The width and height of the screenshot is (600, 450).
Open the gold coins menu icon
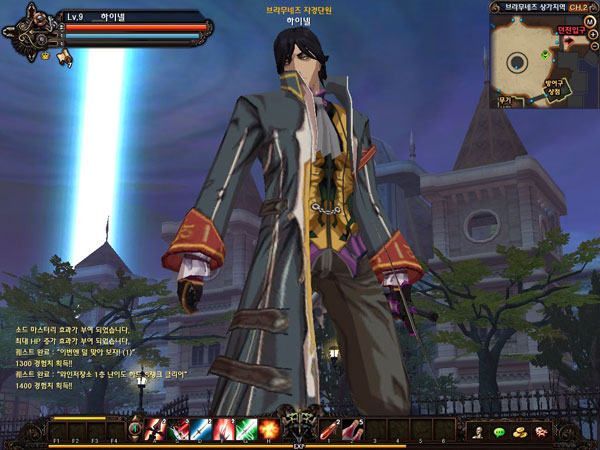(520, 431)
